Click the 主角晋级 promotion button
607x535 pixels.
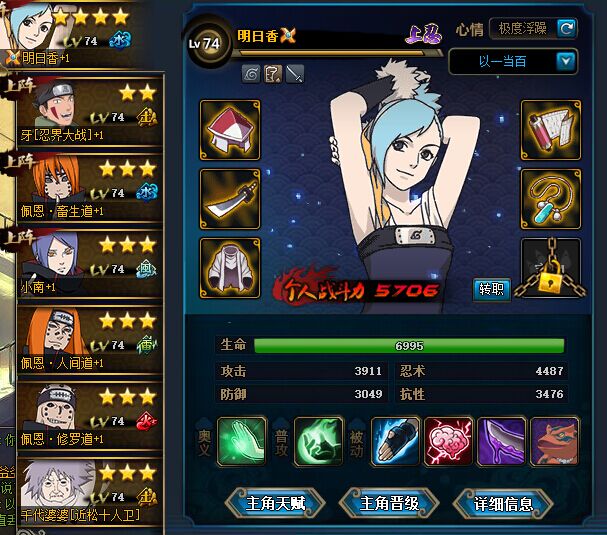click(385, 503)
